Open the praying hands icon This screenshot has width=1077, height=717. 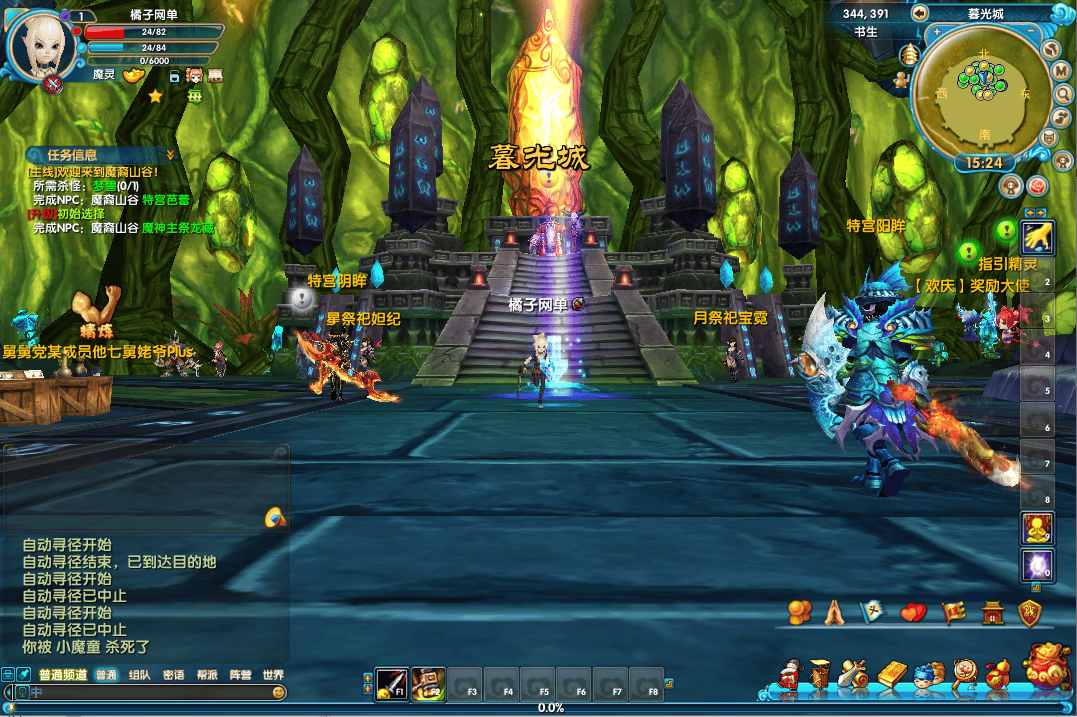click(x=834, y=612)
